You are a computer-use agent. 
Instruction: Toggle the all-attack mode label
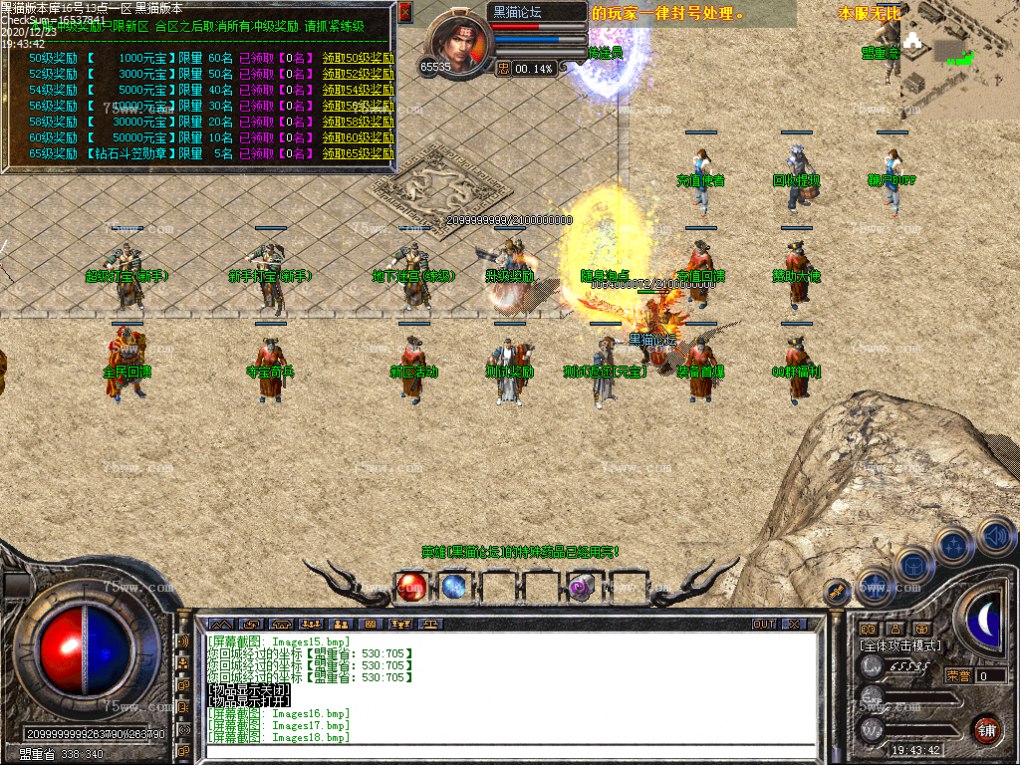tap(901, 646)
